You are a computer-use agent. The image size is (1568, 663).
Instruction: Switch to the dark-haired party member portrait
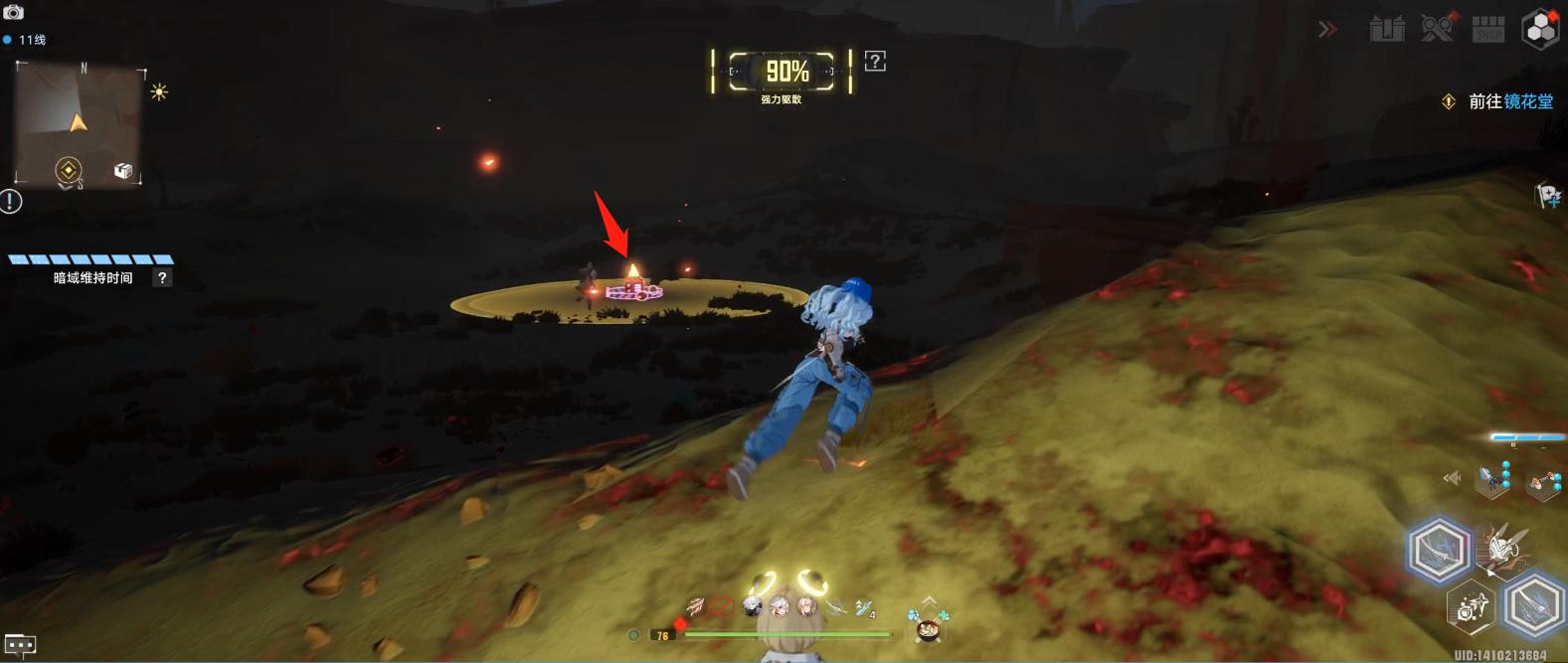click(x=754, y=605)
